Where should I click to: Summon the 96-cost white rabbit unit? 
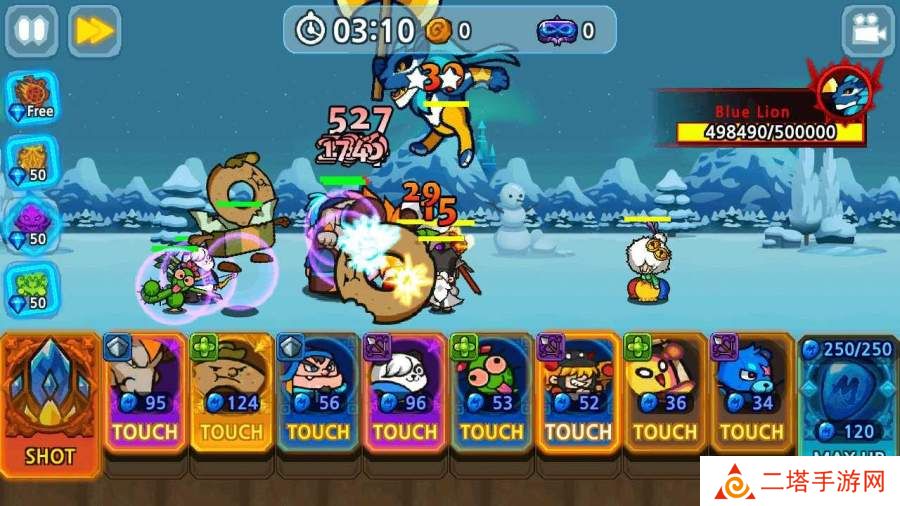(405, 395)
